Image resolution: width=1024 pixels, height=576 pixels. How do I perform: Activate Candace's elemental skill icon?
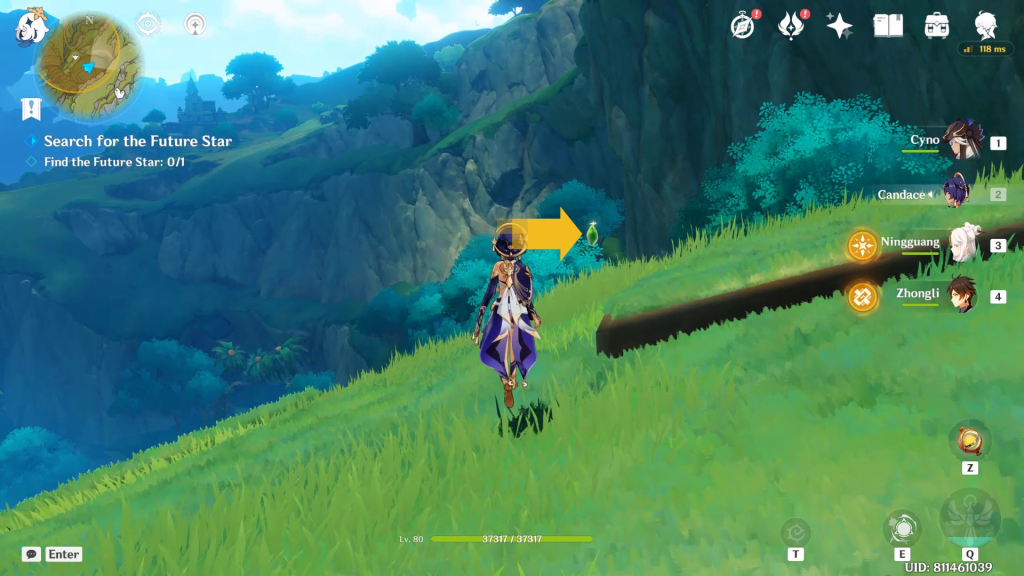click(902, 527)
